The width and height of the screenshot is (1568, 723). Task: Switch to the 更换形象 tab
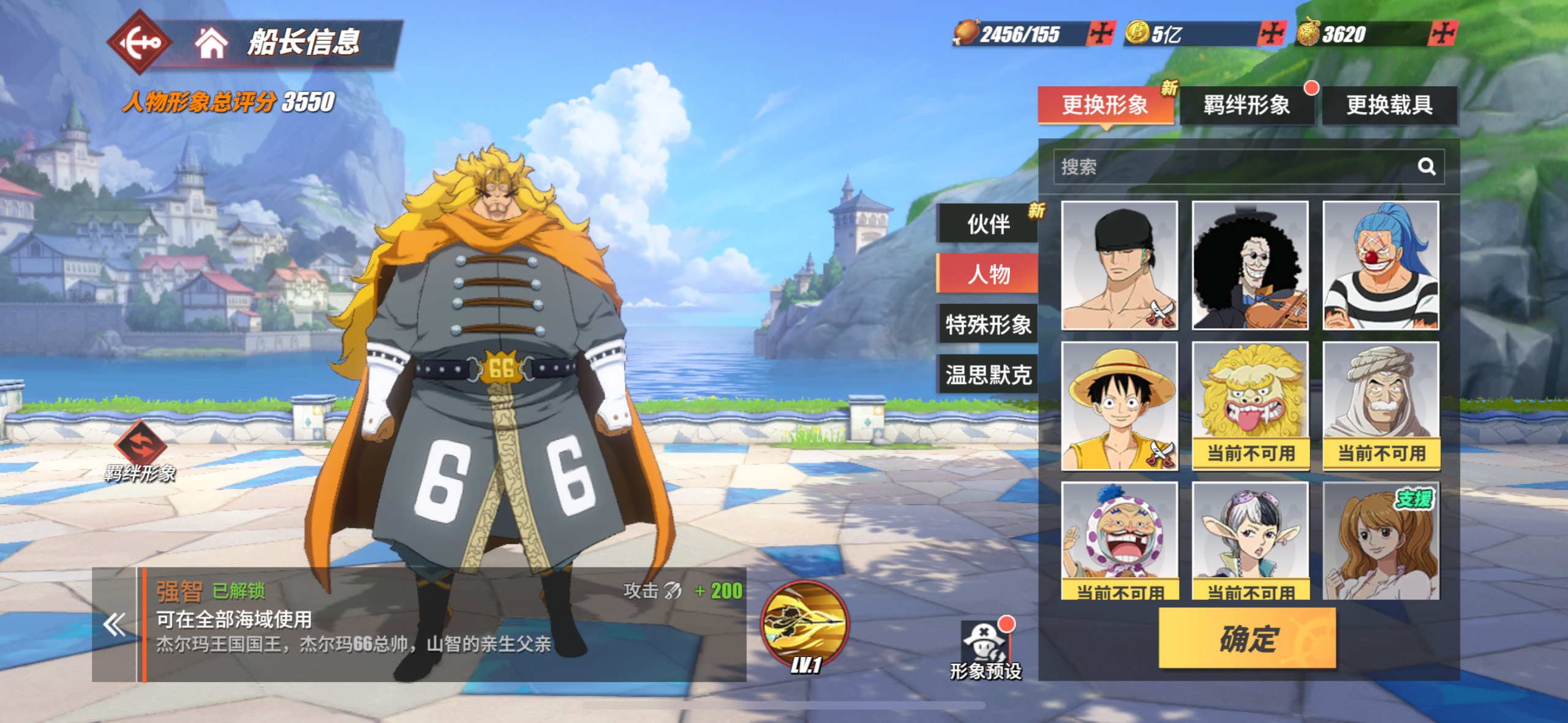pyautogui.click(x=1105, y=105)
